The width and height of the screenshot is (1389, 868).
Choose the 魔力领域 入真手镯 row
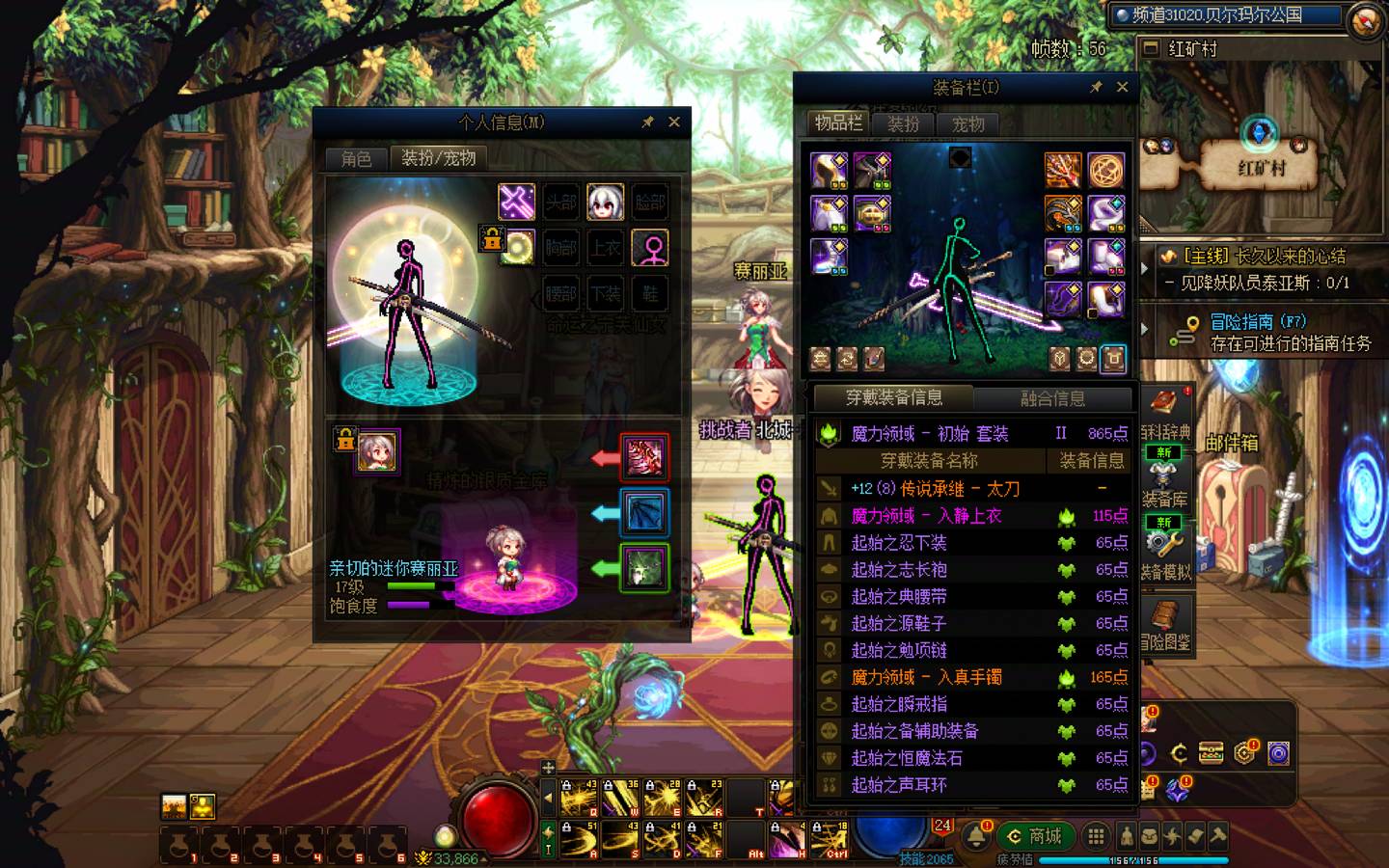[926, 677]
